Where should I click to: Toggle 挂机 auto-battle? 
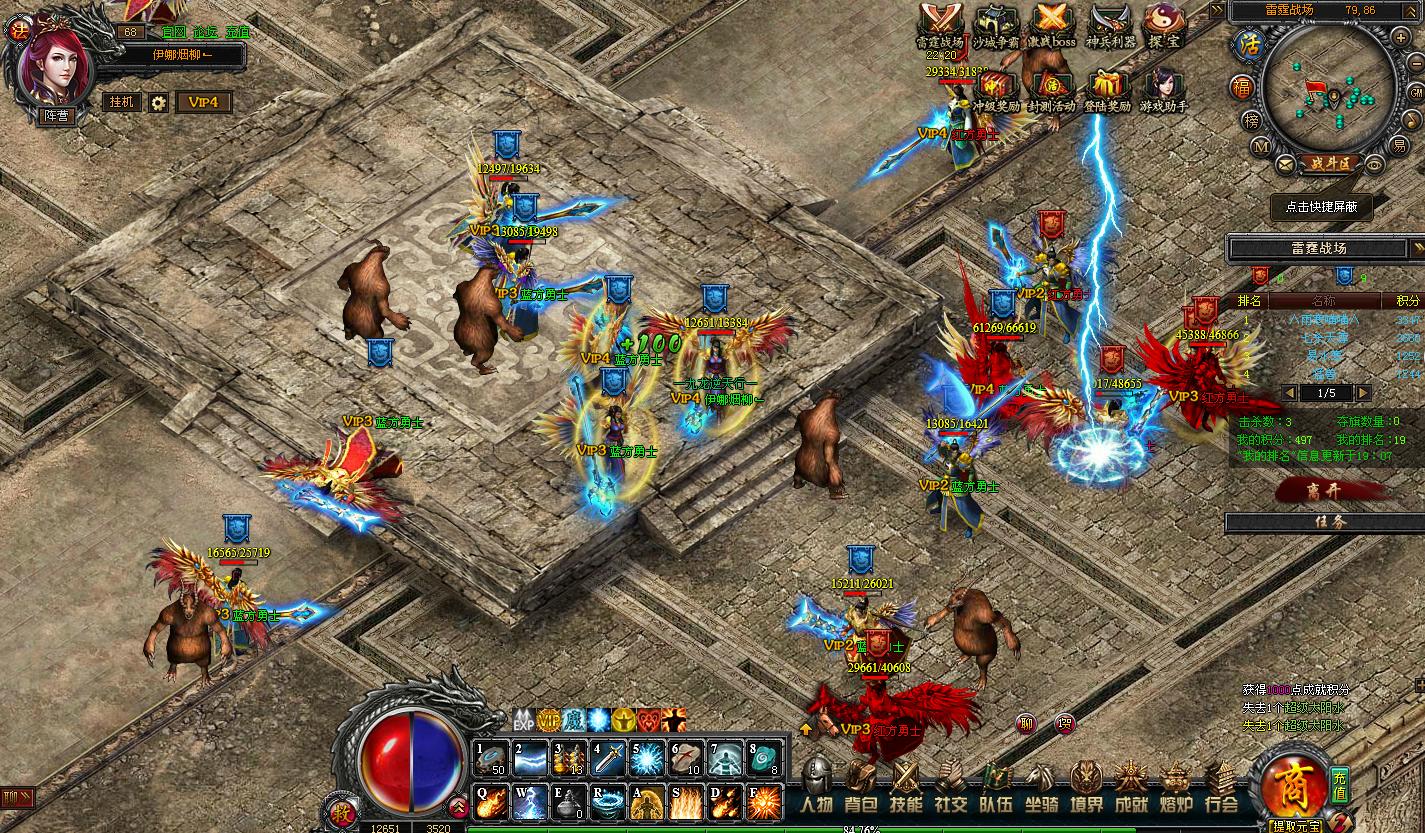coord(119,102)
